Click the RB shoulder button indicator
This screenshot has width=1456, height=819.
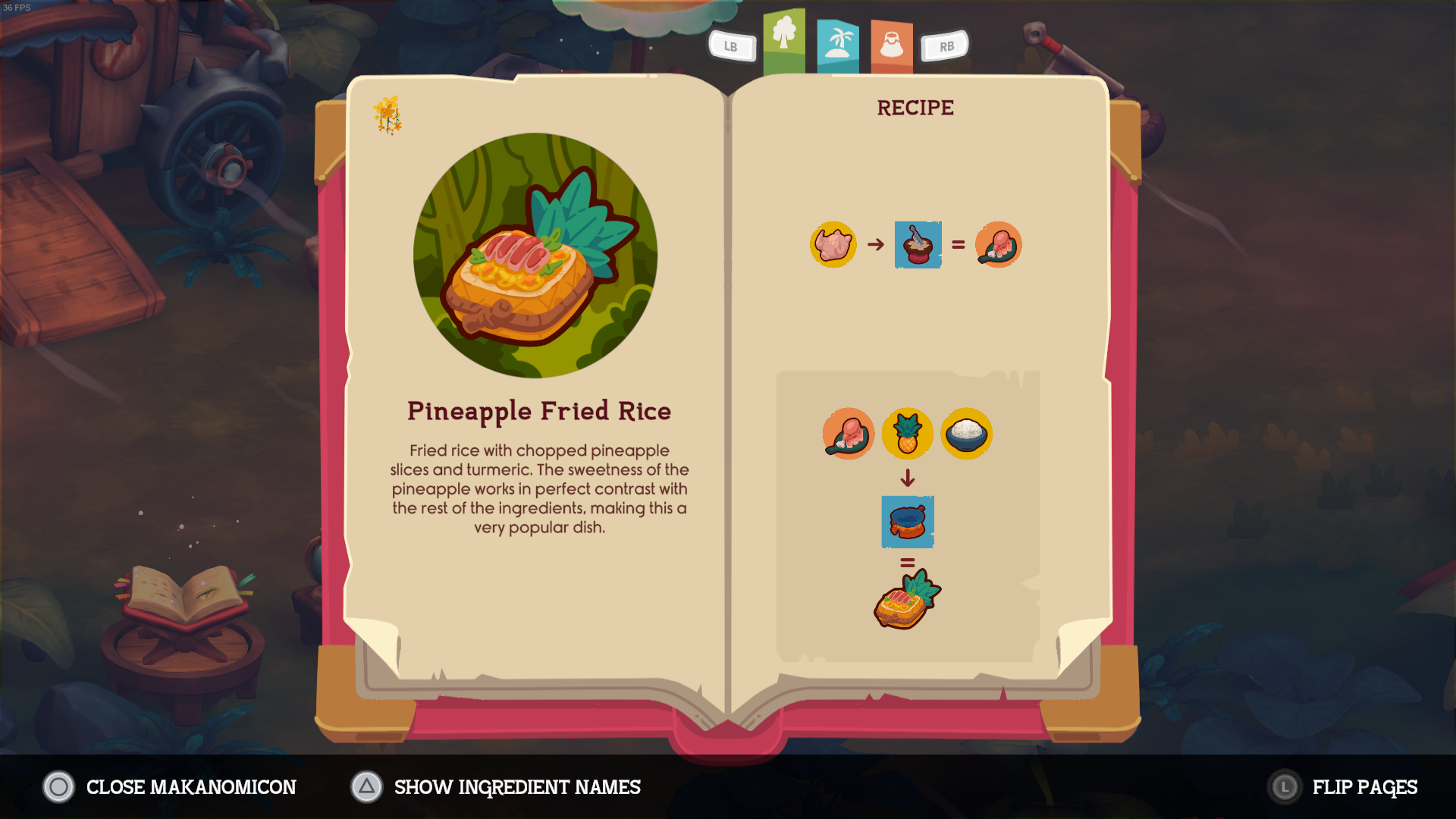click(945, 46)
